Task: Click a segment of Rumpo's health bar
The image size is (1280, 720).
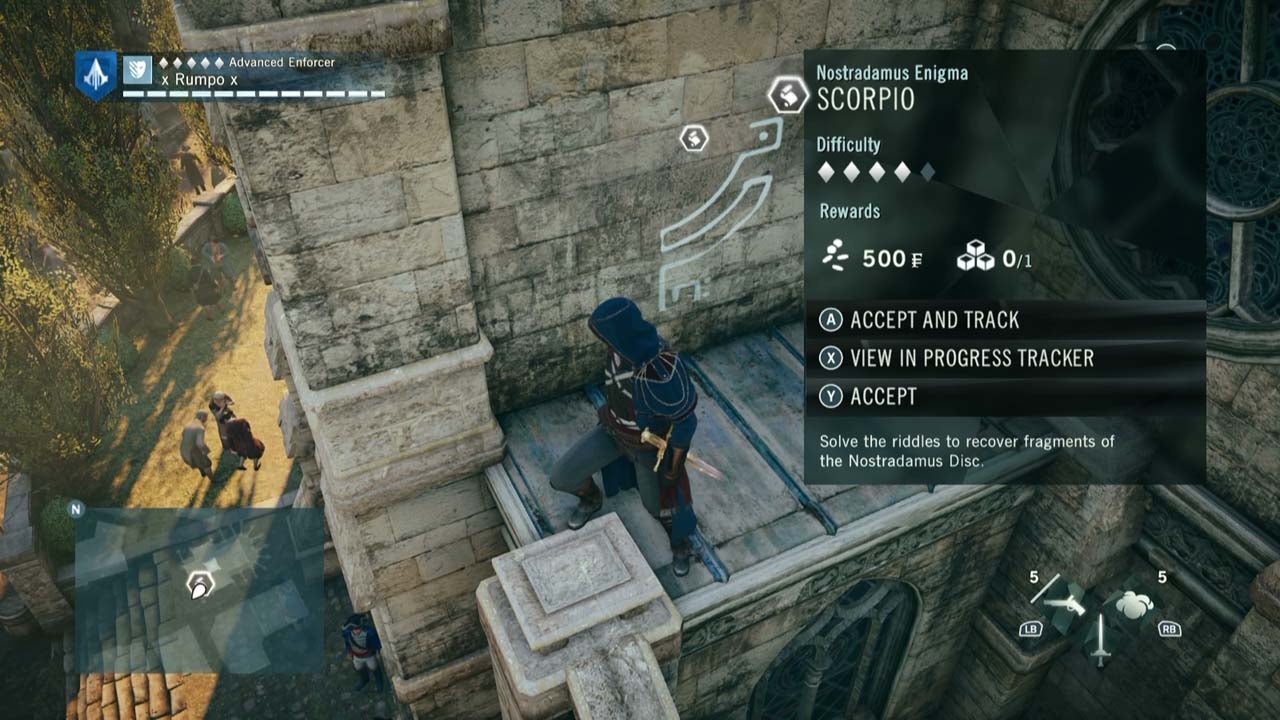Action: click(200, 95)
